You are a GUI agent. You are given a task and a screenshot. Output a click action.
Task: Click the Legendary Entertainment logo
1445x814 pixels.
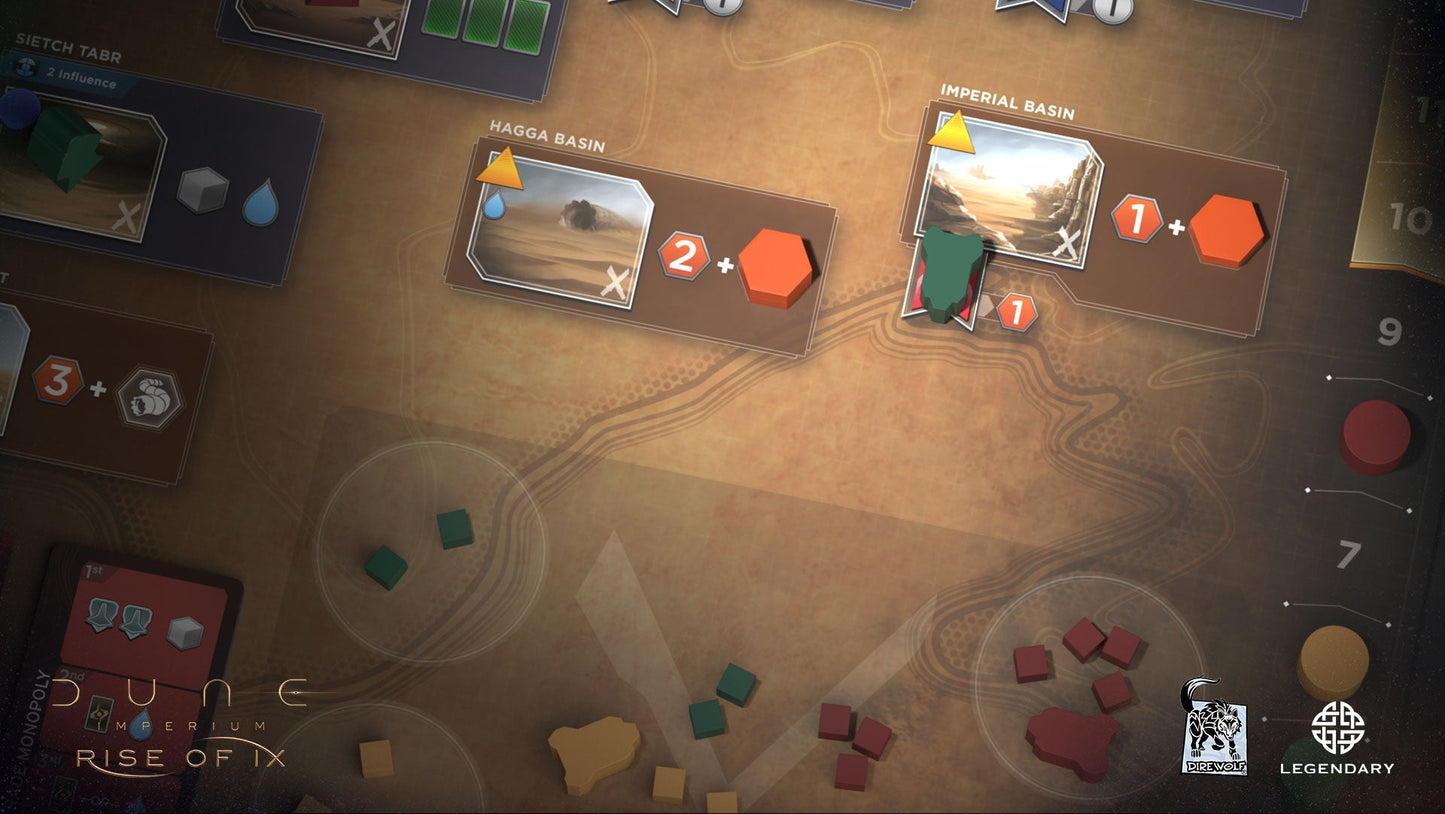[x=1340, y=740]
